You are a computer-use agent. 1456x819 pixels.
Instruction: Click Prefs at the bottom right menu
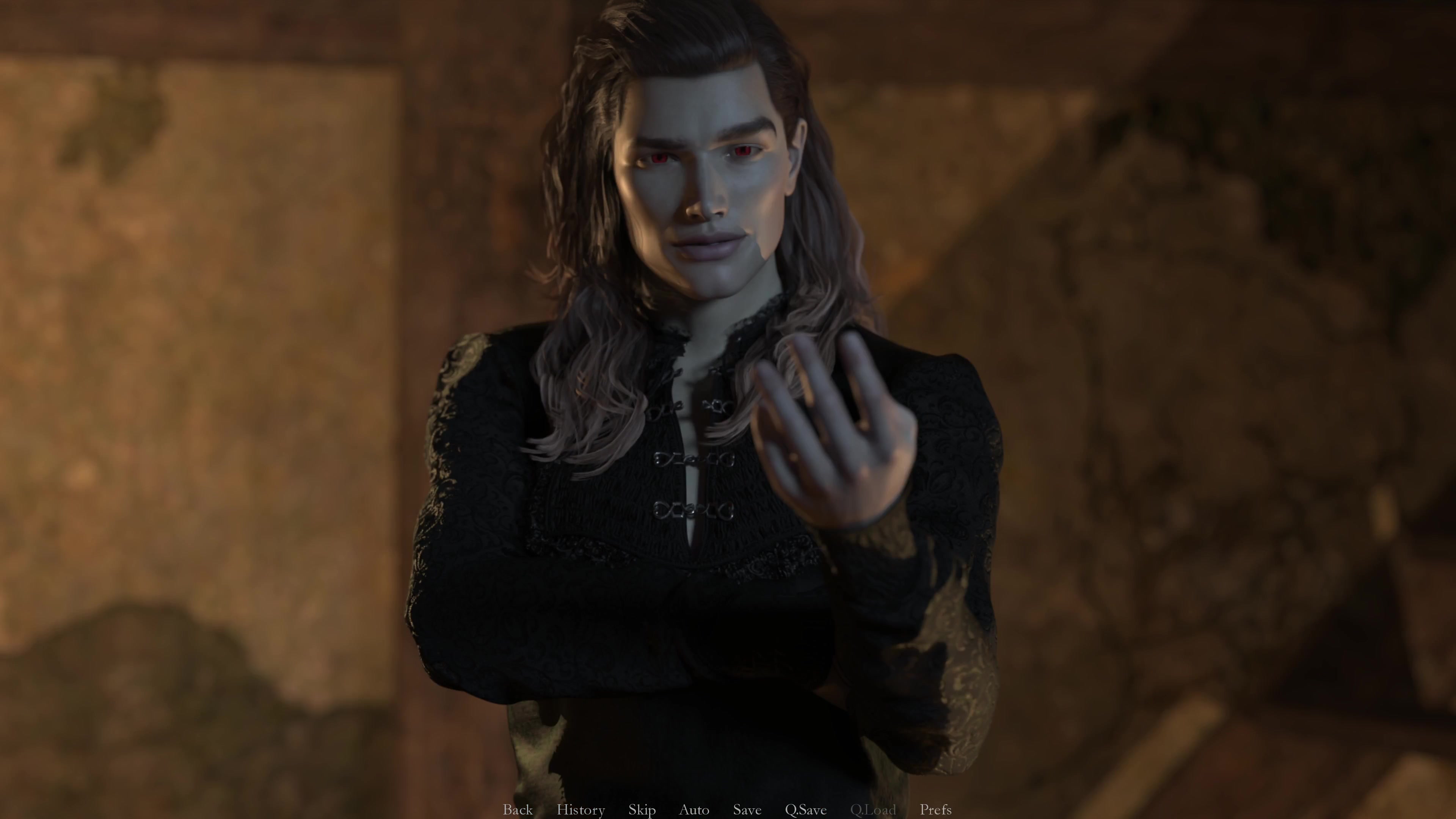coord(935,810)
